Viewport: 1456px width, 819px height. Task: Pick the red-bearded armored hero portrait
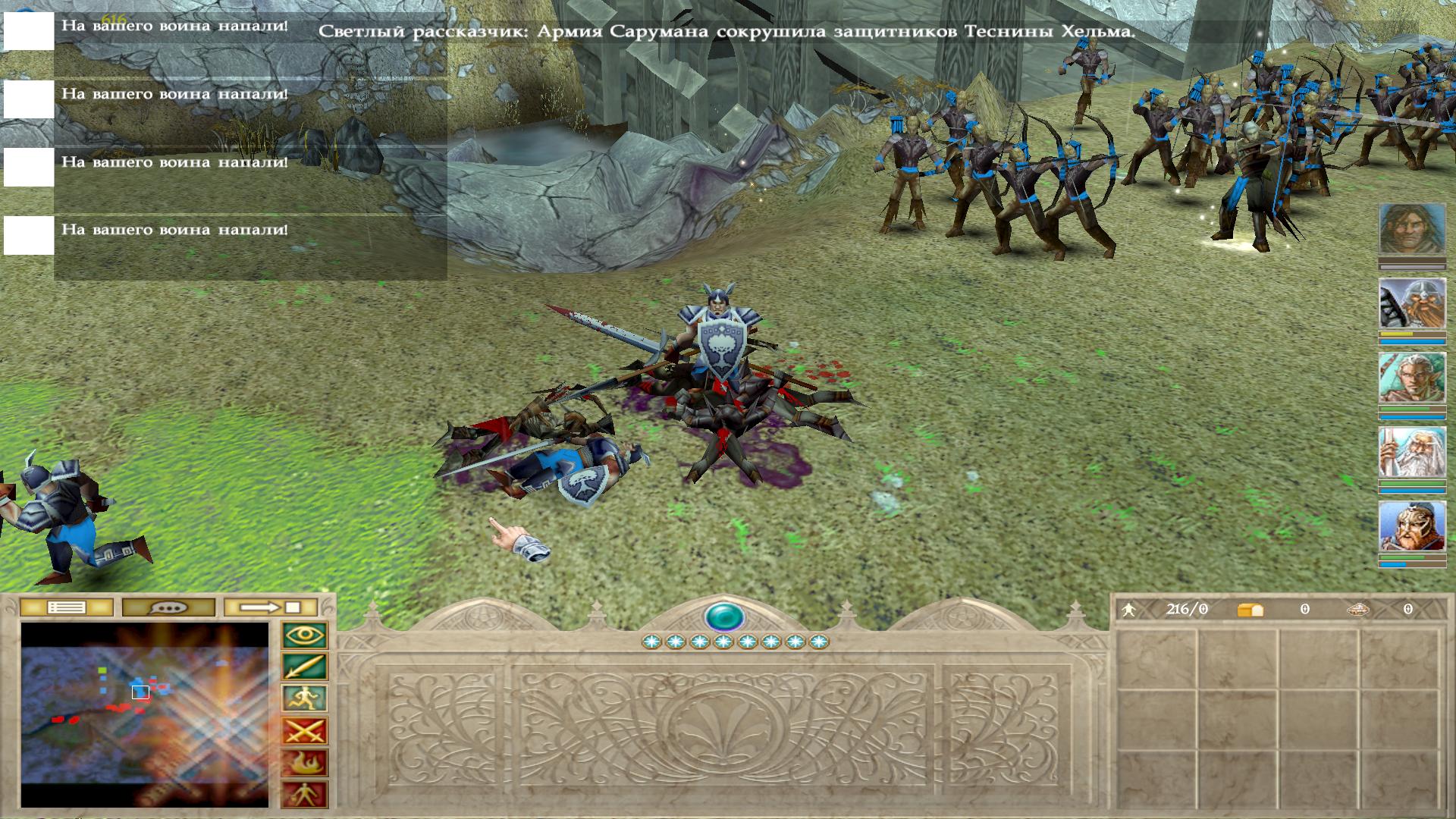[x=1411, y=526]
